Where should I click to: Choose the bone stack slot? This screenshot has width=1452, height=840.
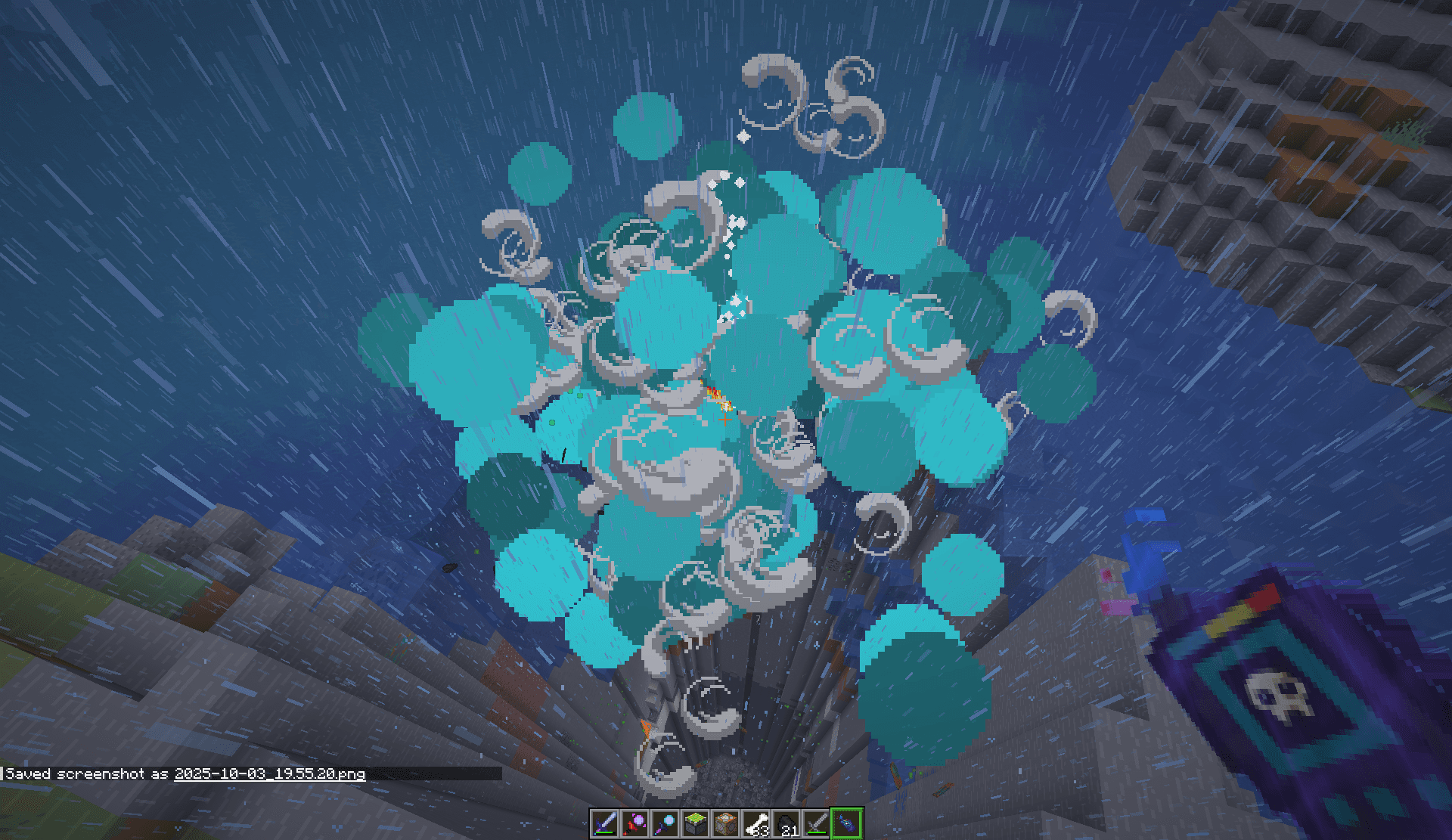point(755,823)
